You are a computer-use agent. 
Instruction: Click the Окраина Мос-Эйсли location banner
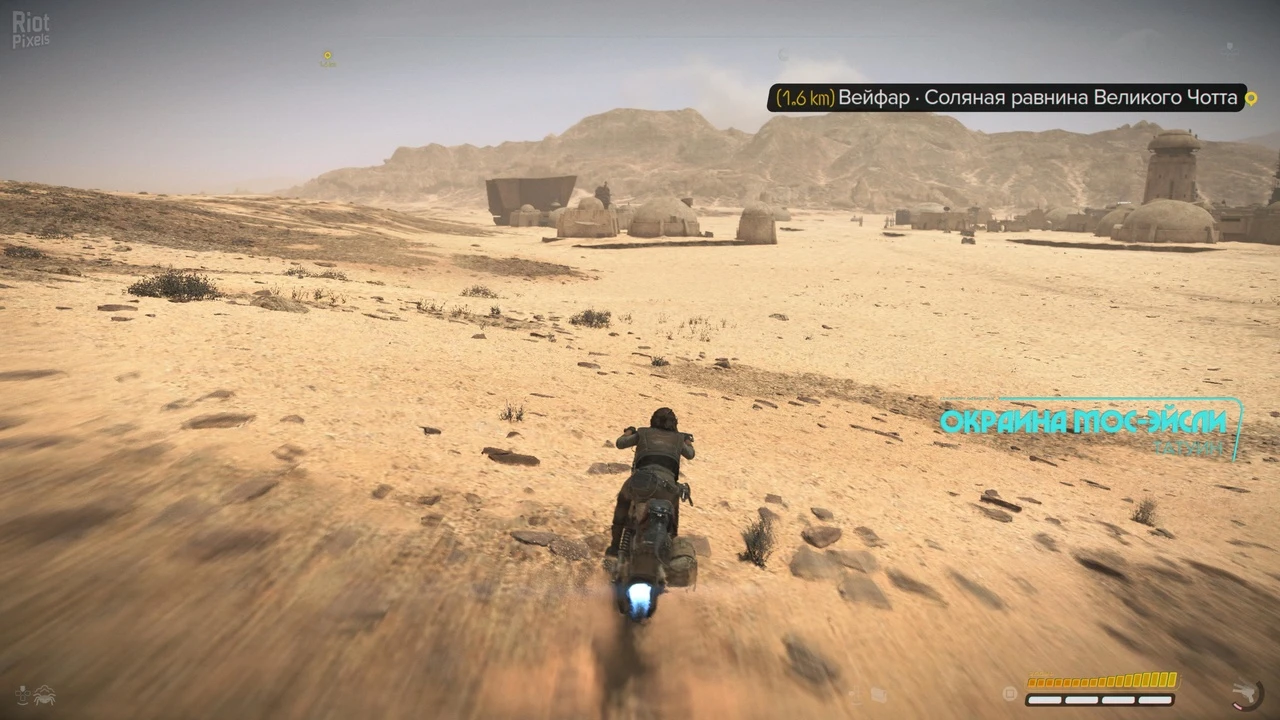[1083, 422]
